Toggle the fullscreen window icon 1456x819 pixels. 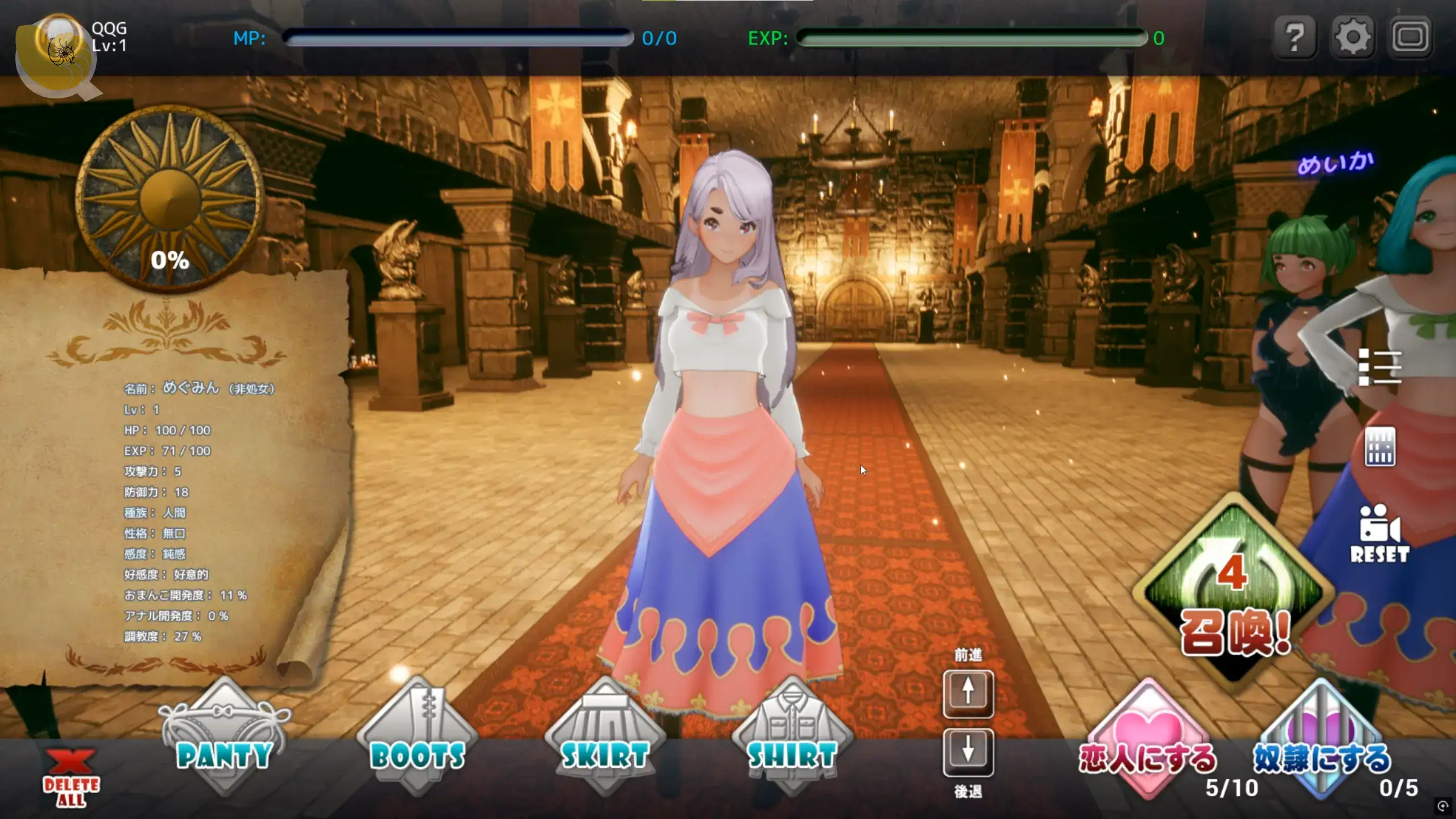click(x=1410, y=38)
